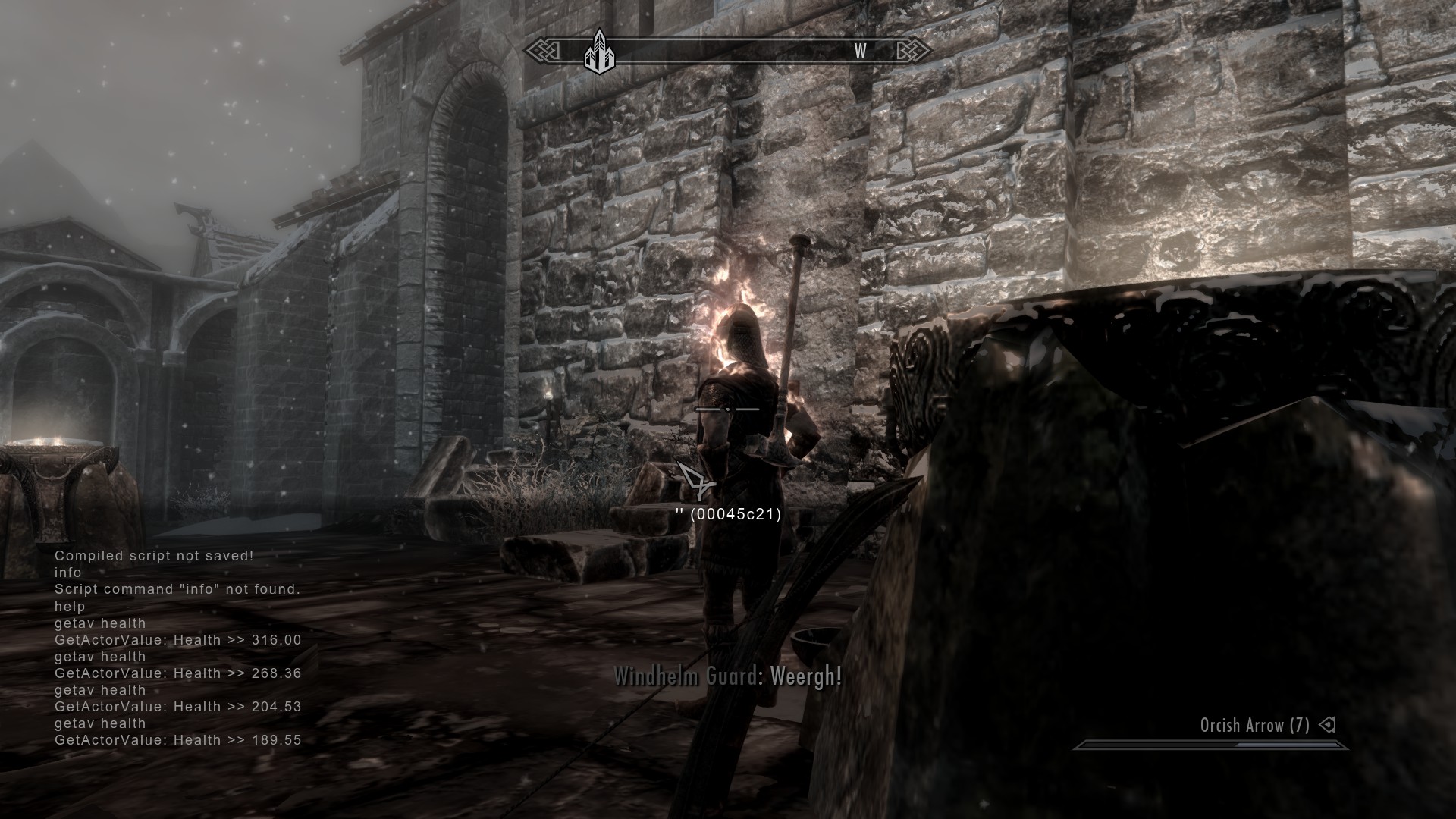
Task: Select the reference ID "(00045c21)"
Action: [x=736, y=515]
